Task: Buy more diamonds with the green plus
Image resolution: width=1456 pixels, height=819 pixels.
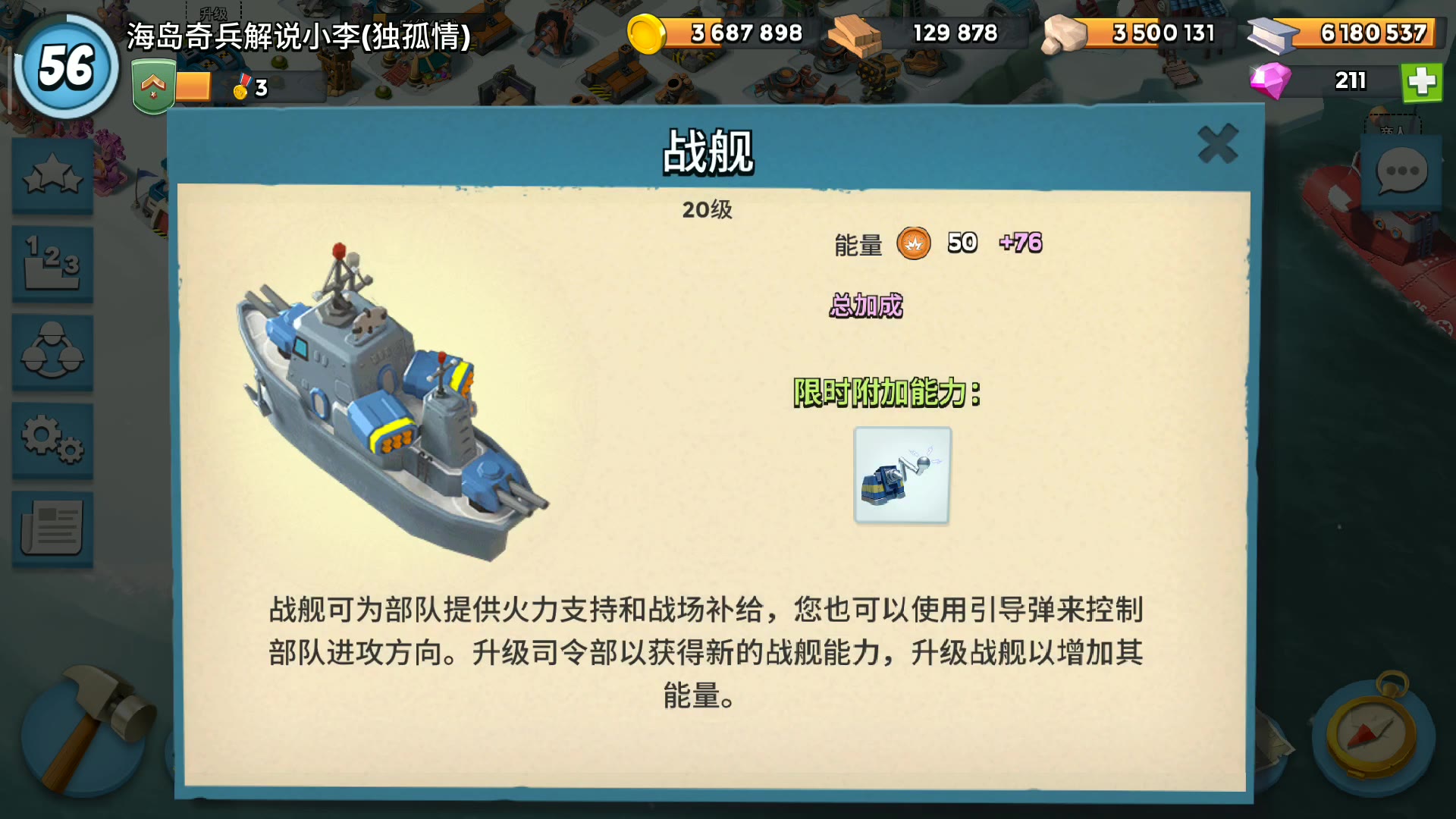Action: [x=1424, y=81]
